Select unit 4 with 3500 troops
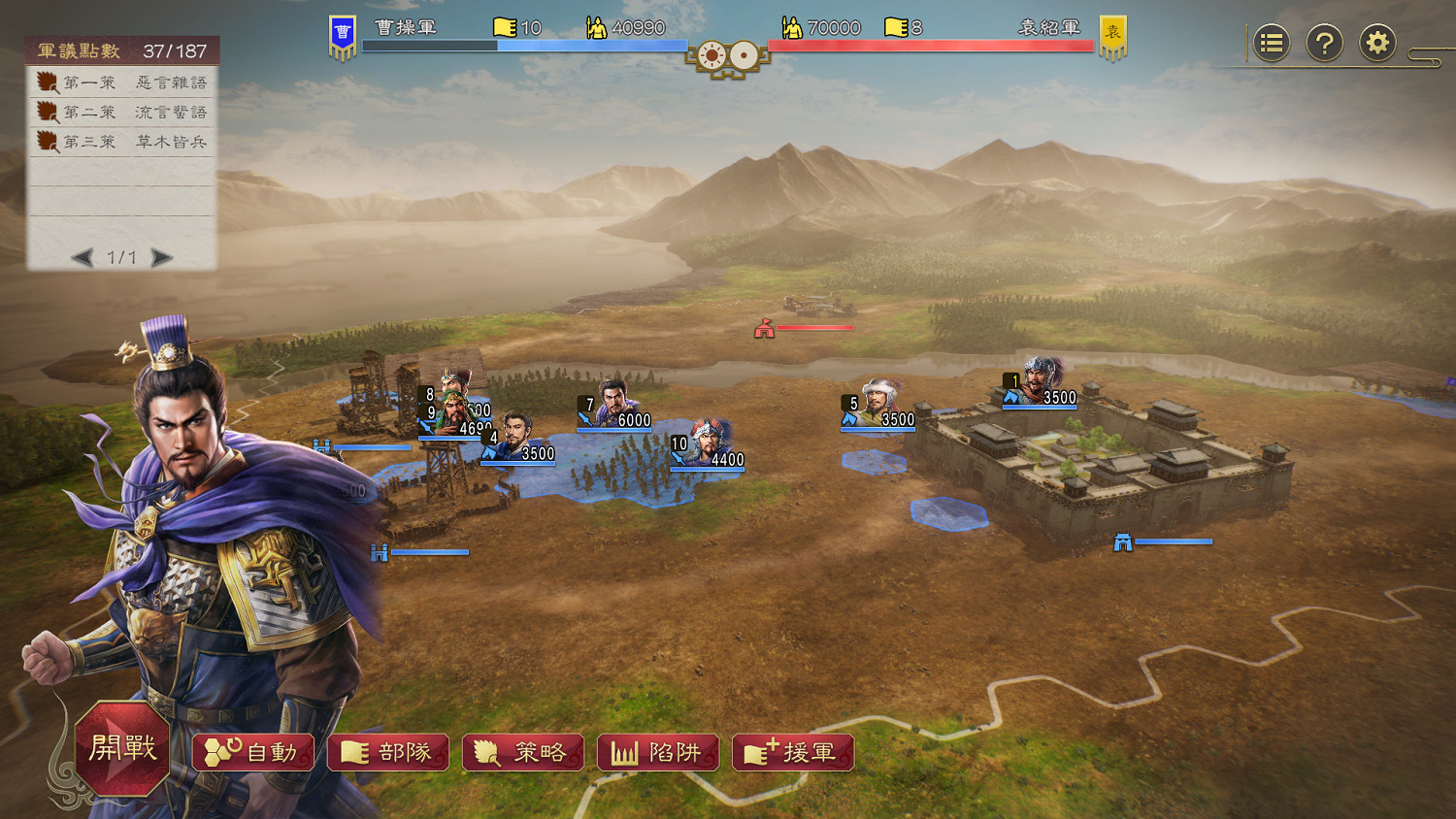Image resolution: width=1456 pixels, height=819 pixels. (x=517, y=439)
